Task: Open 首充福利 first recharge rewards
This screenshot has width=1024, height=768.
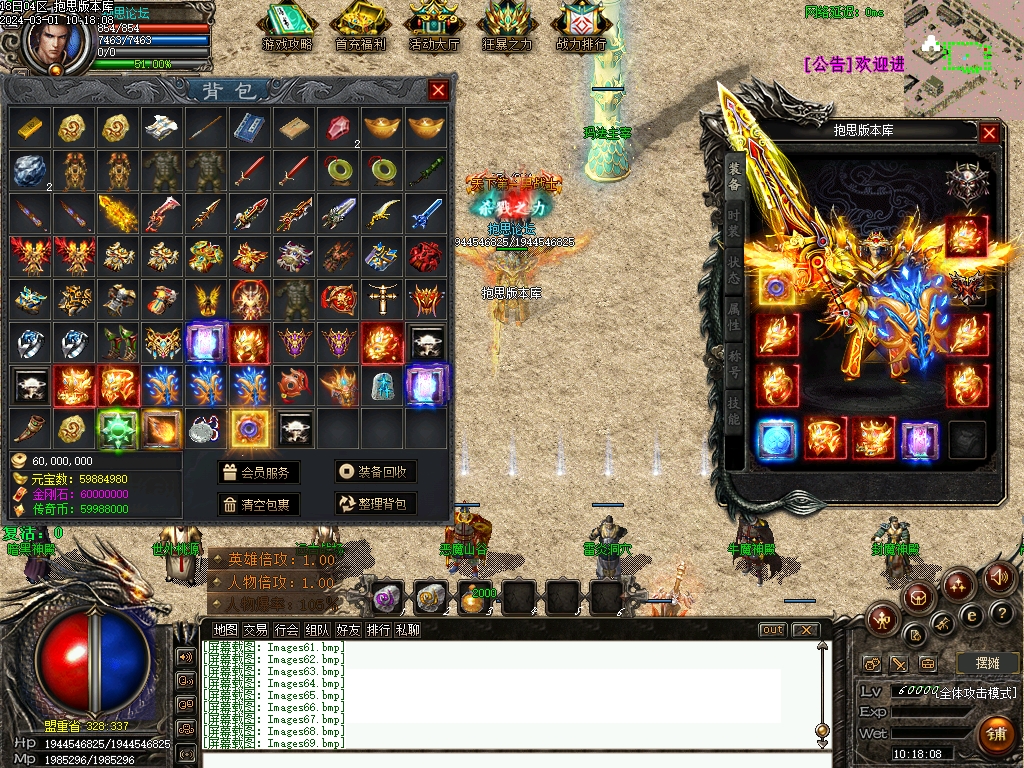Action: click(x=360, y=28)
